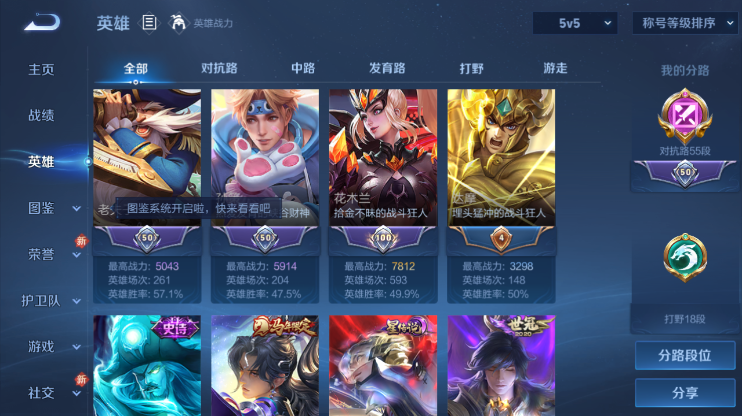The height and width of the screenshot is (416, 742).
Task: Open the 社交 sidebar entry
Action: (x=41, y=392)
